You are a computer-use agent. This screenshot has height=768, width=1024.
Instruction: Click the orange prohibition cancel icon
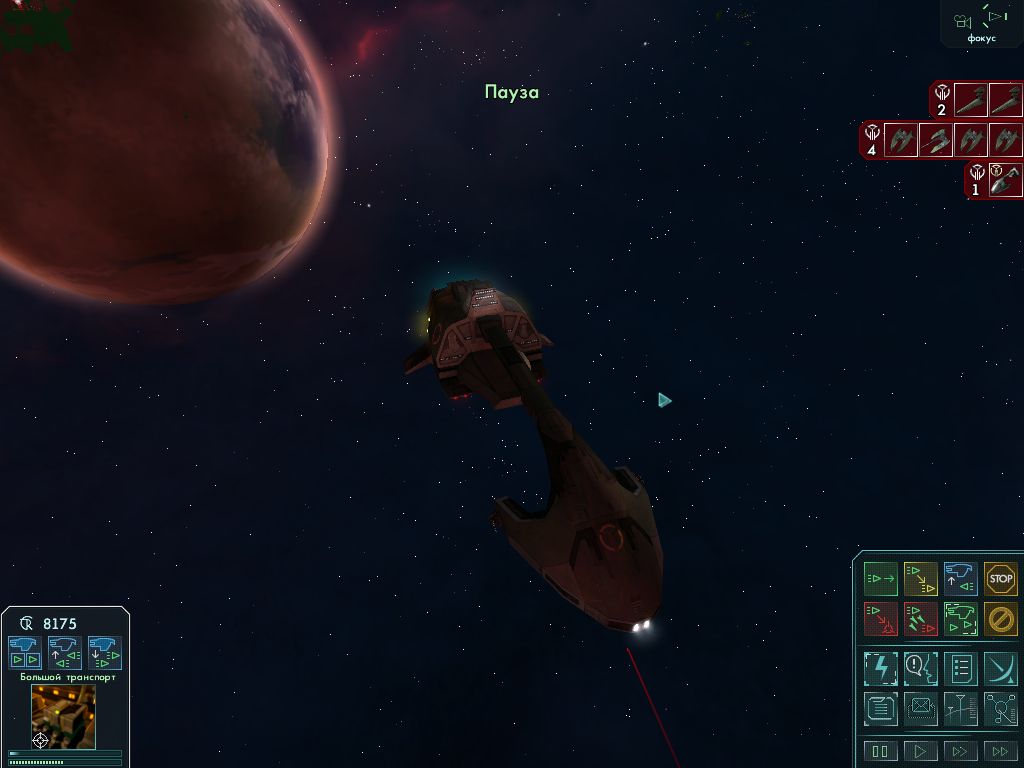pyautogui.click(x=1000, y=618)
